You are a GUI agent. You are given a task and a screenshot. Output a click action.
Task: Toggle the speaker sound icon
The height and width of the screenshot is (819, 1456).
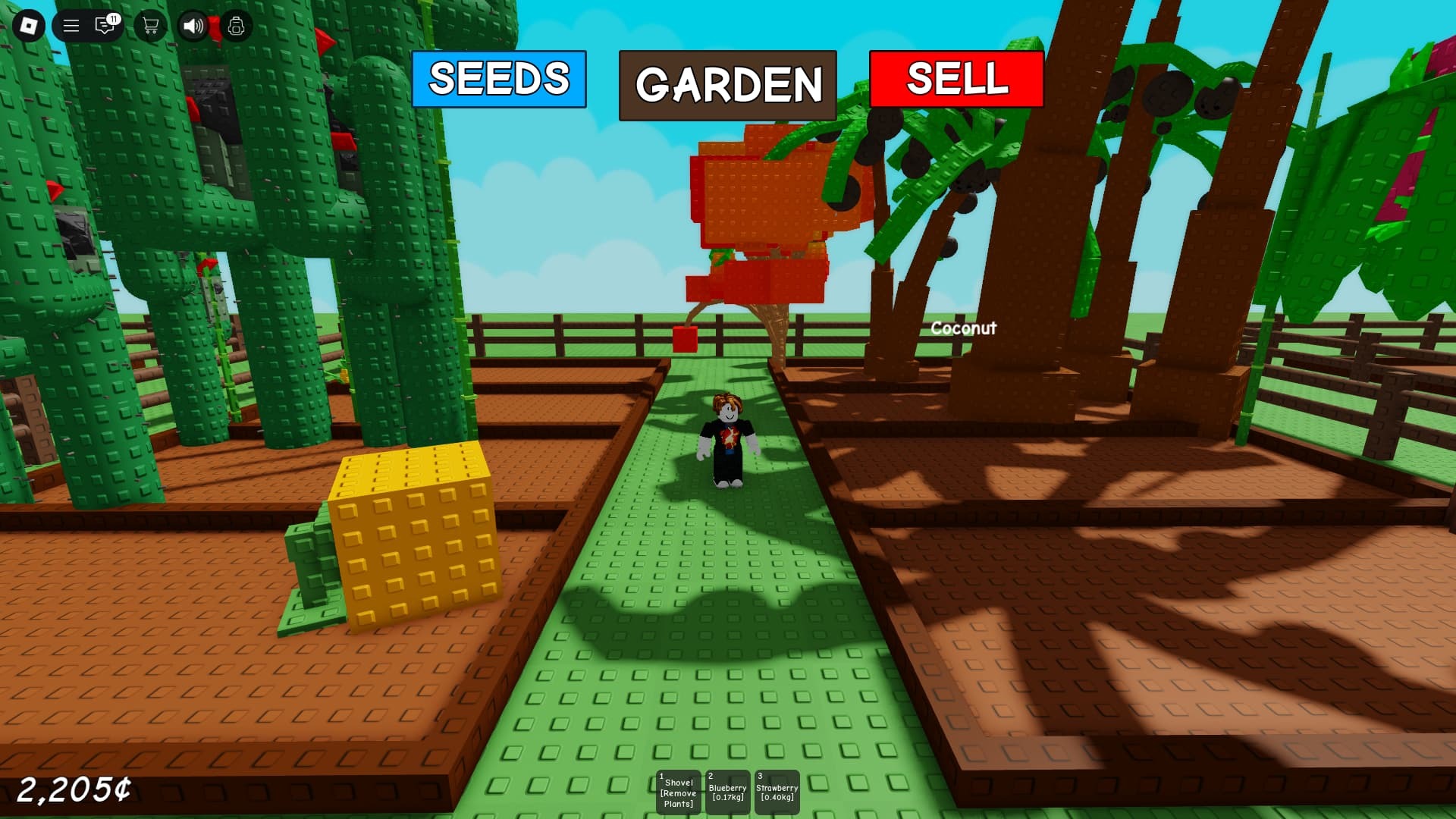pyautogui.click(x=193, y=27)
